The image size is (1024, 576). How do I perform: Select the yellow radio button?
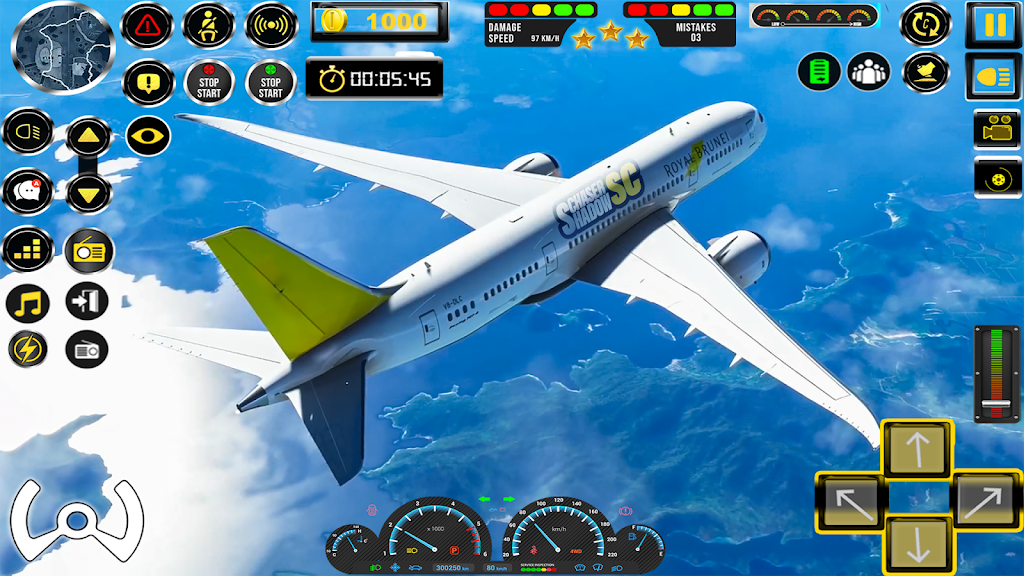pyautogui.click(x=89, y=250)
